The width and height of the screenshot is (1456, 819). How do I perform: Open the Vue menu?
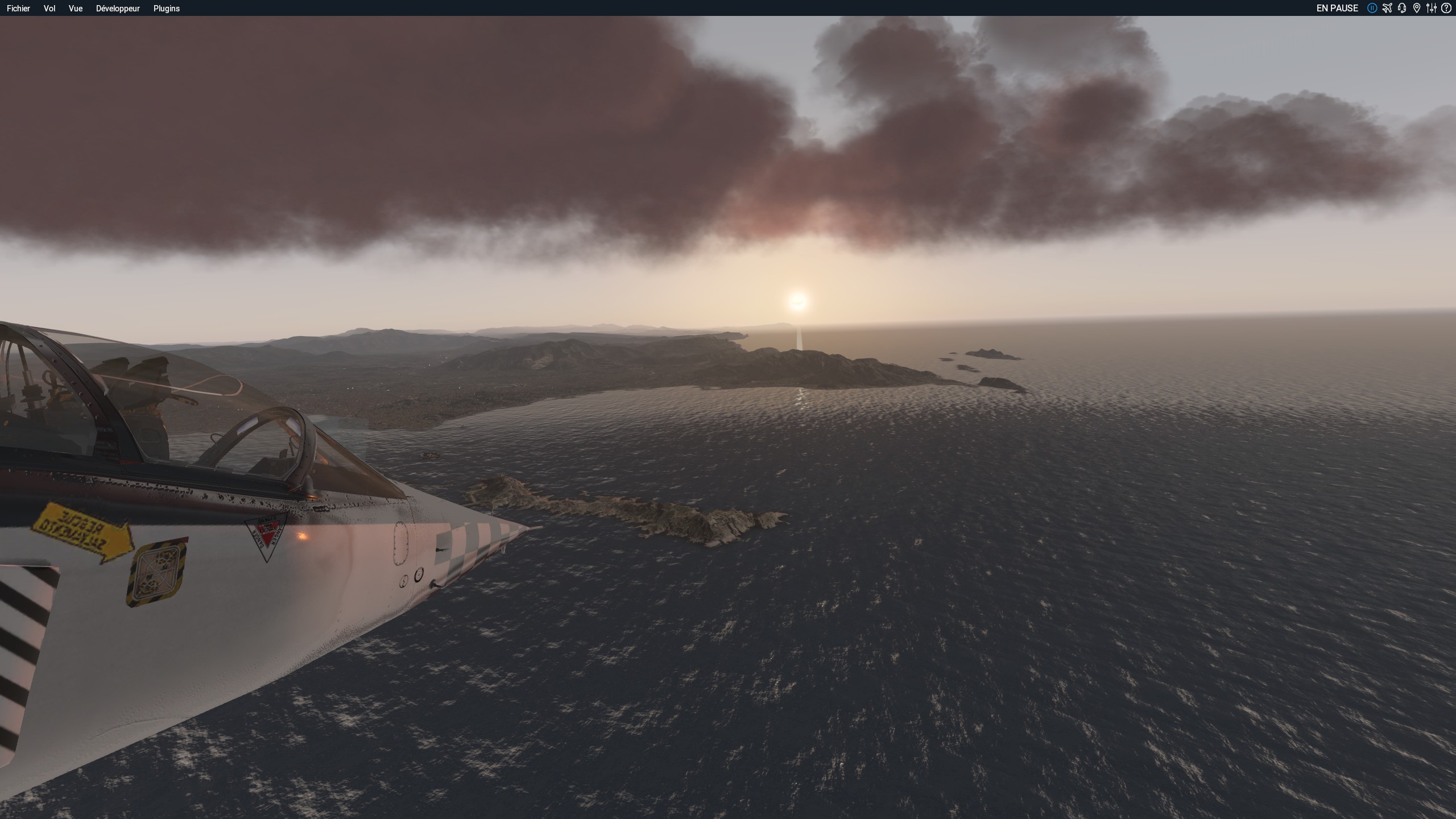76,9
